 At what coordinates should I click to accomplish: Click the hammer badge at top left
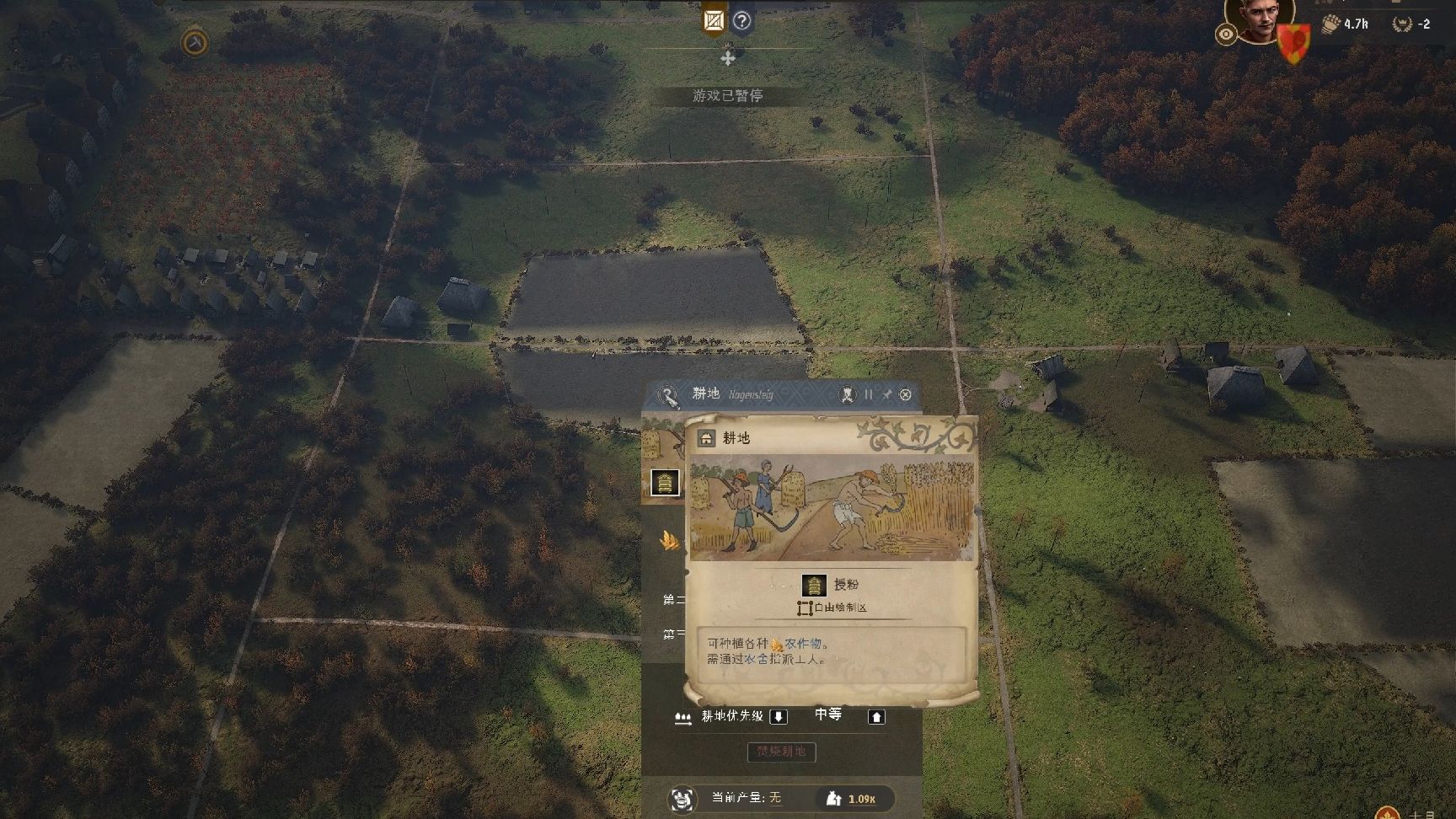click(195, 42)
